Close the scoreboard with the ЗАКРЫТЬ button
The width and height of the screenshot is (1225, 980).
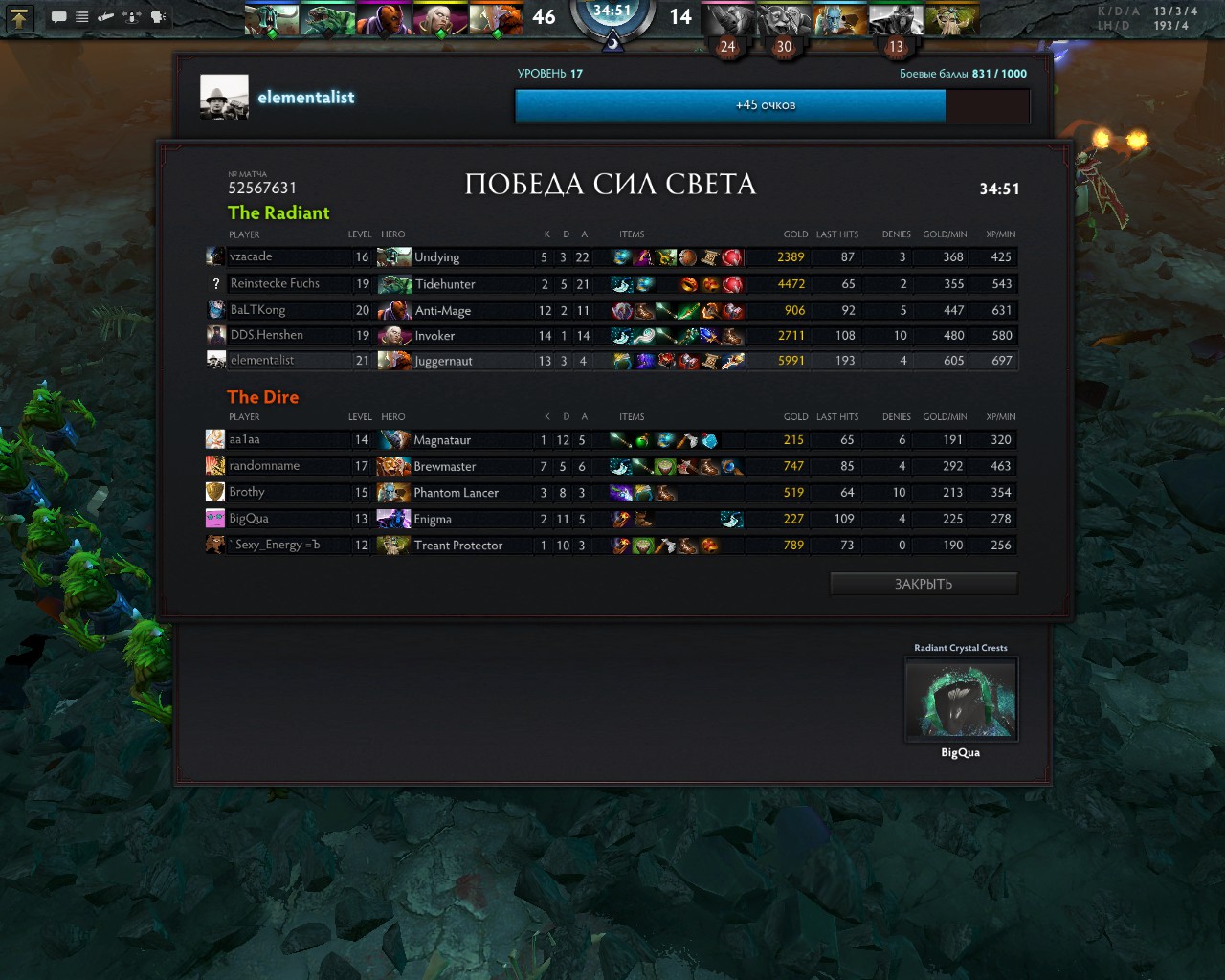[x=924, y=584]
